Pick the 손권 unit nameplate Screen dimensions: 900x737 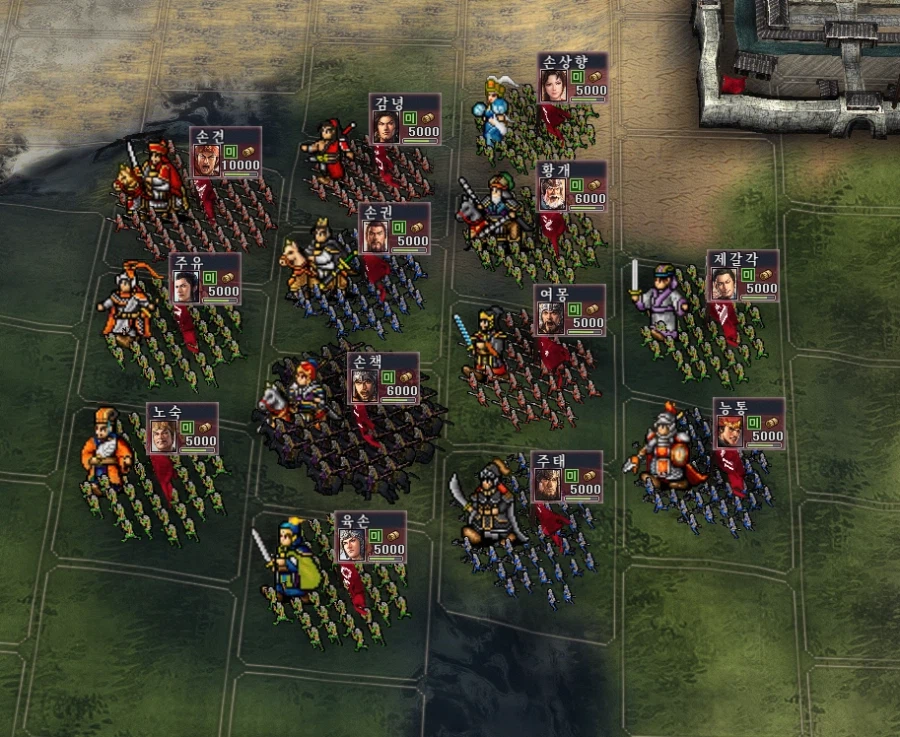coord(394,228)
